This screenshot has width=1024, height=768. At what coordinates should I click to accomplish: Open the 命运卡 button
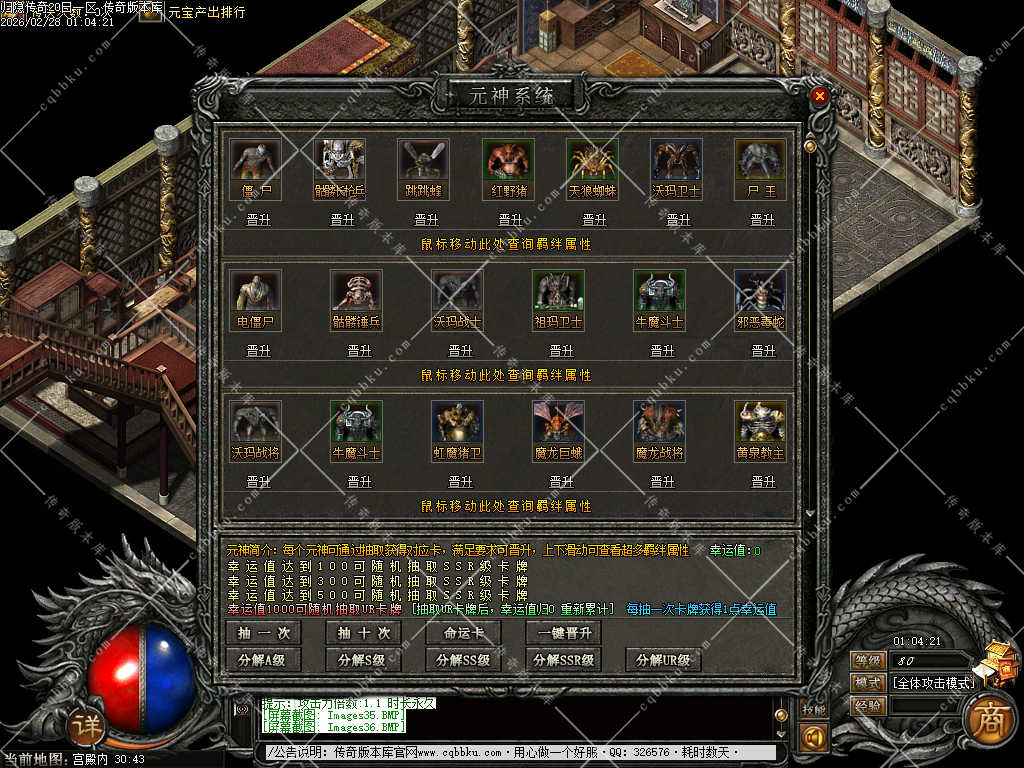tap(464, 633)
